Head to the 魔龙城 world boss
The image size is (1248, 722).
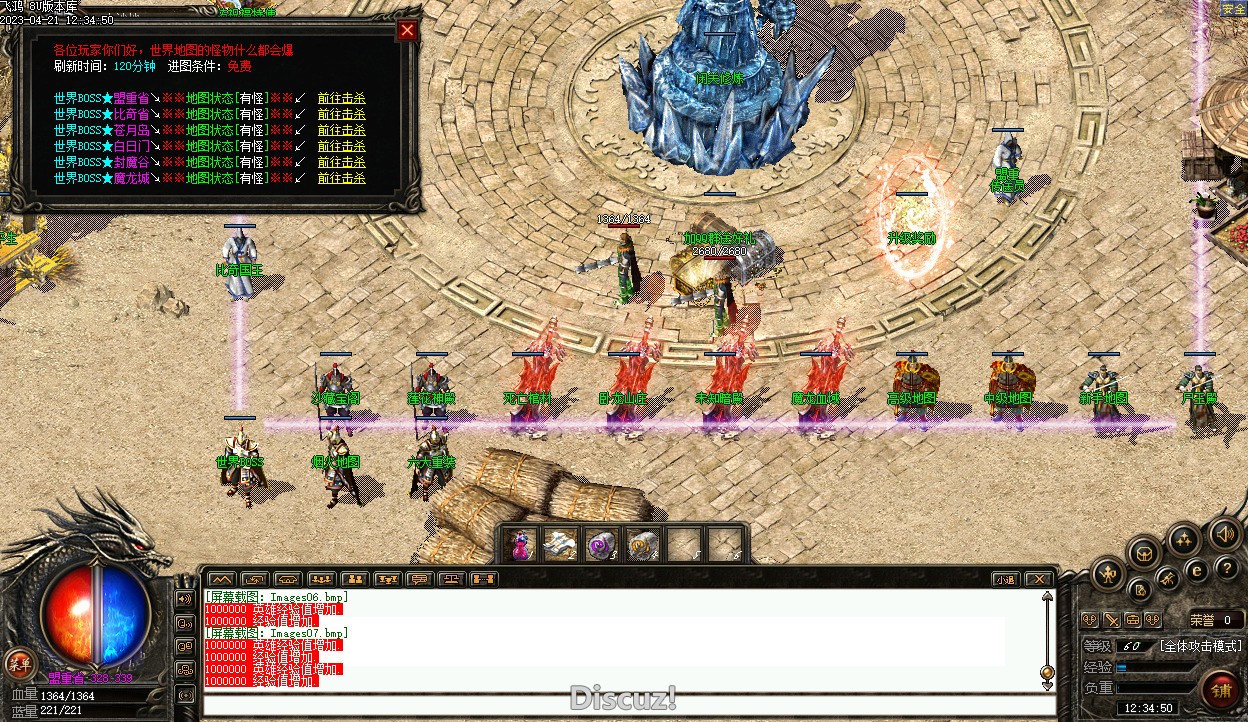[341, 178]
